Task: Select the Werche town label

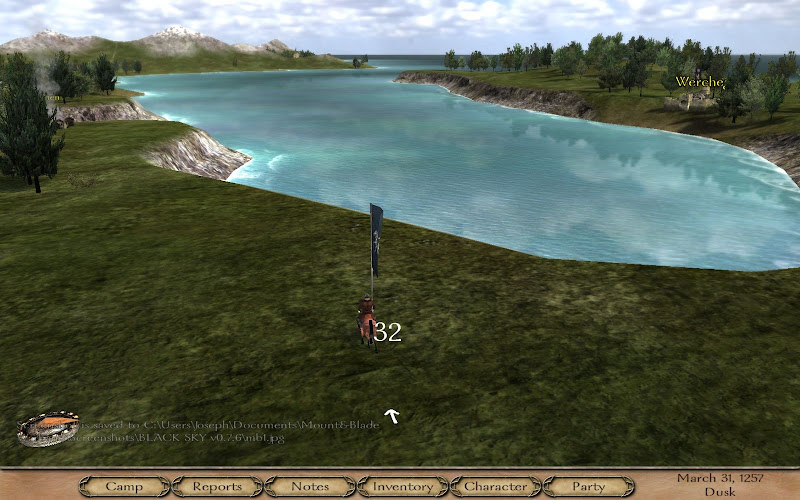Action: pyautogui.click(x=699, y=81)
